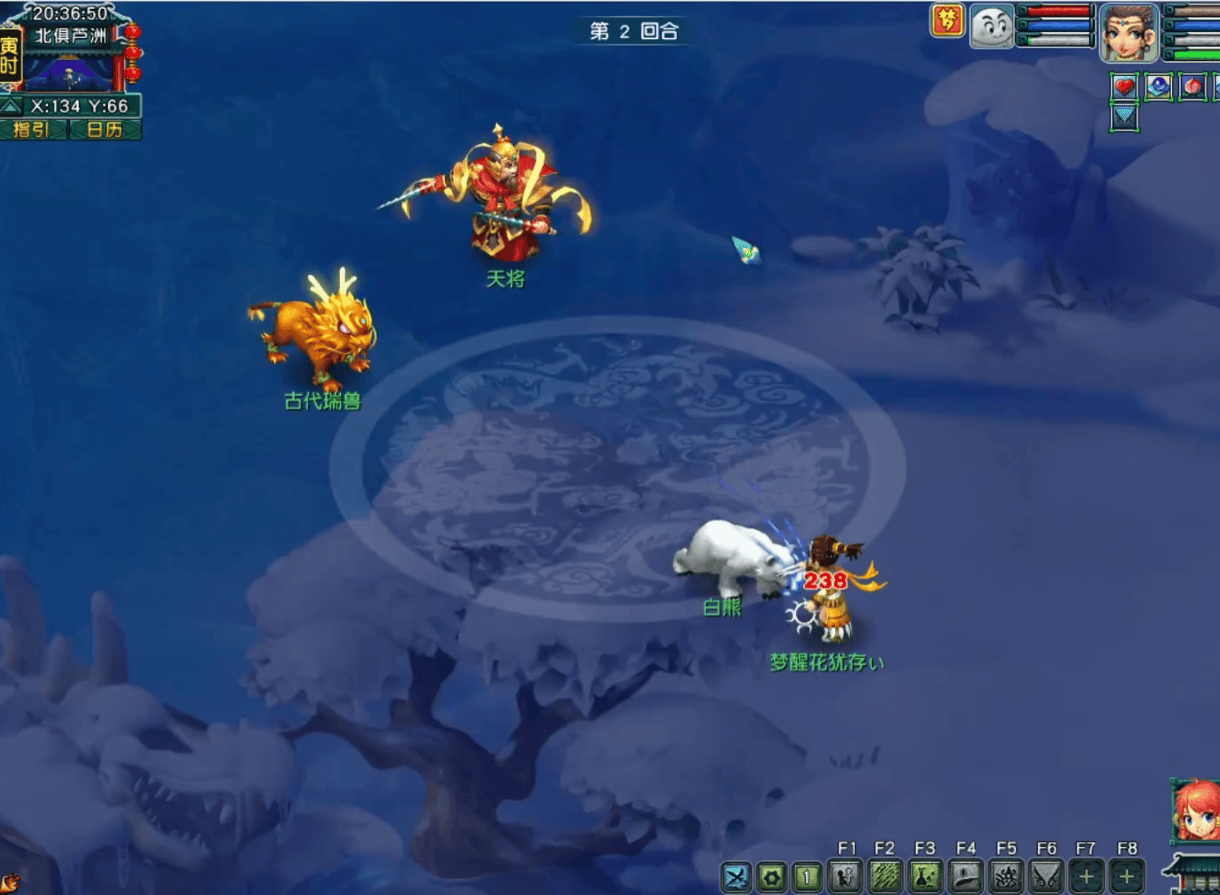This screenshot has height=895, width=1220.
Task: Use the F3 potion flask skill
Action: [924, 877]
